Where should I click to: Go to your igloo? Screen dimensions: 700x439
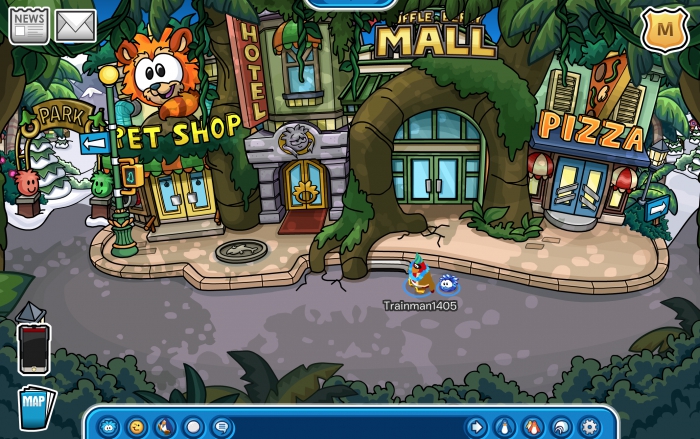pyautogui.click(x=561, y=427)
